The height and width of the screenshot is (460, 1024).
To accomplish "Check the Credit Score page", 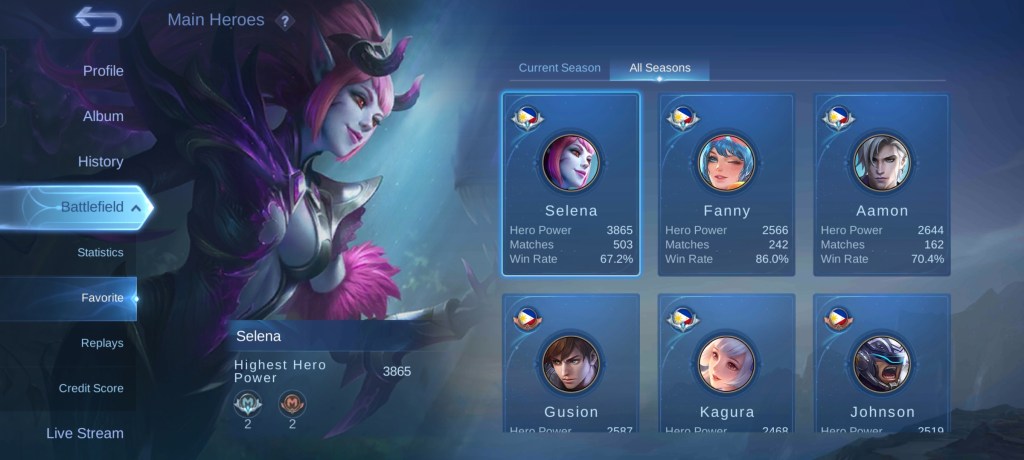I will coord(91,388).
